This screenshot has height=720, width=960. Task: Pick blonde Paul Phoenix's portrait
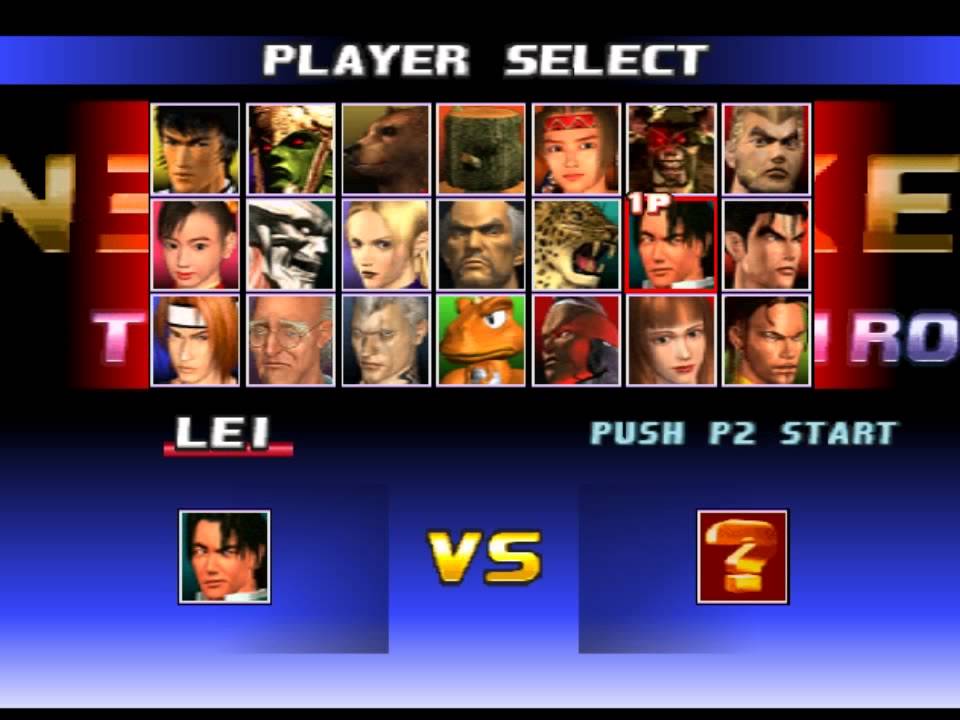[766, 149]
